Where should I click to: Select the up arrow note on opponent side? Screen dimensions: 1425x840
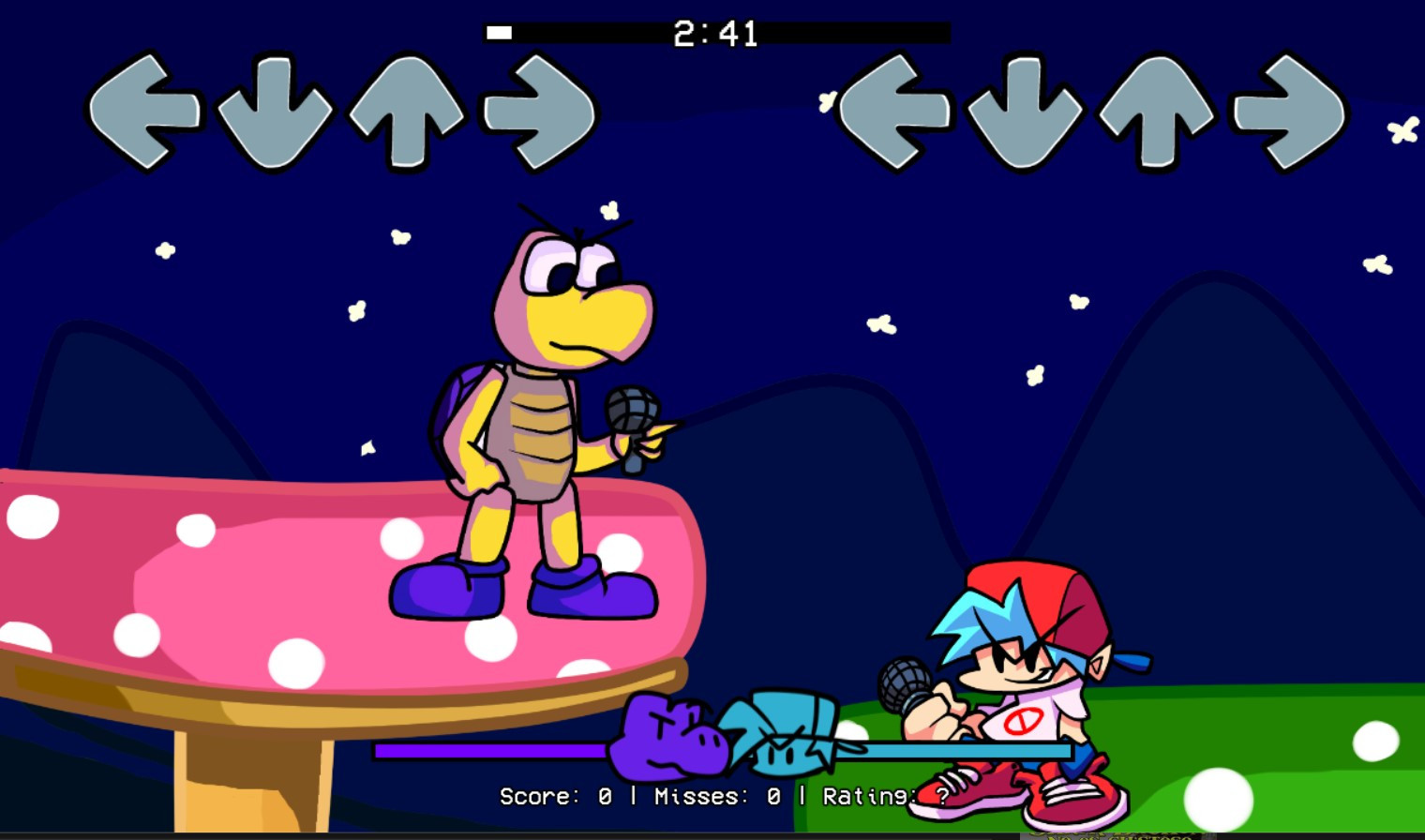403,112
